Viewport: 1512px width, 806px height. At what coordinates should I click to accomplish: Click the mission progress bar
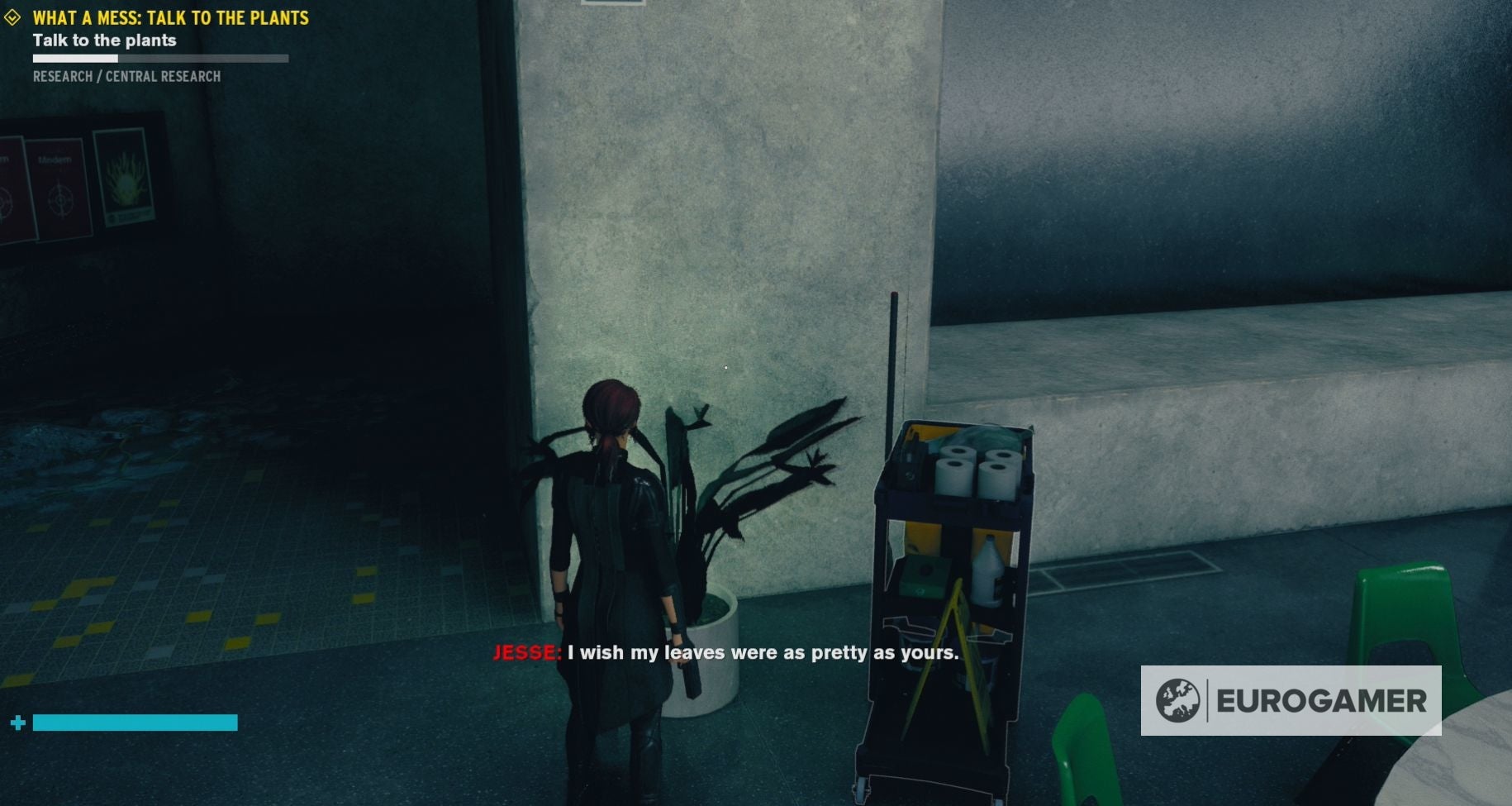pos(159,59)
